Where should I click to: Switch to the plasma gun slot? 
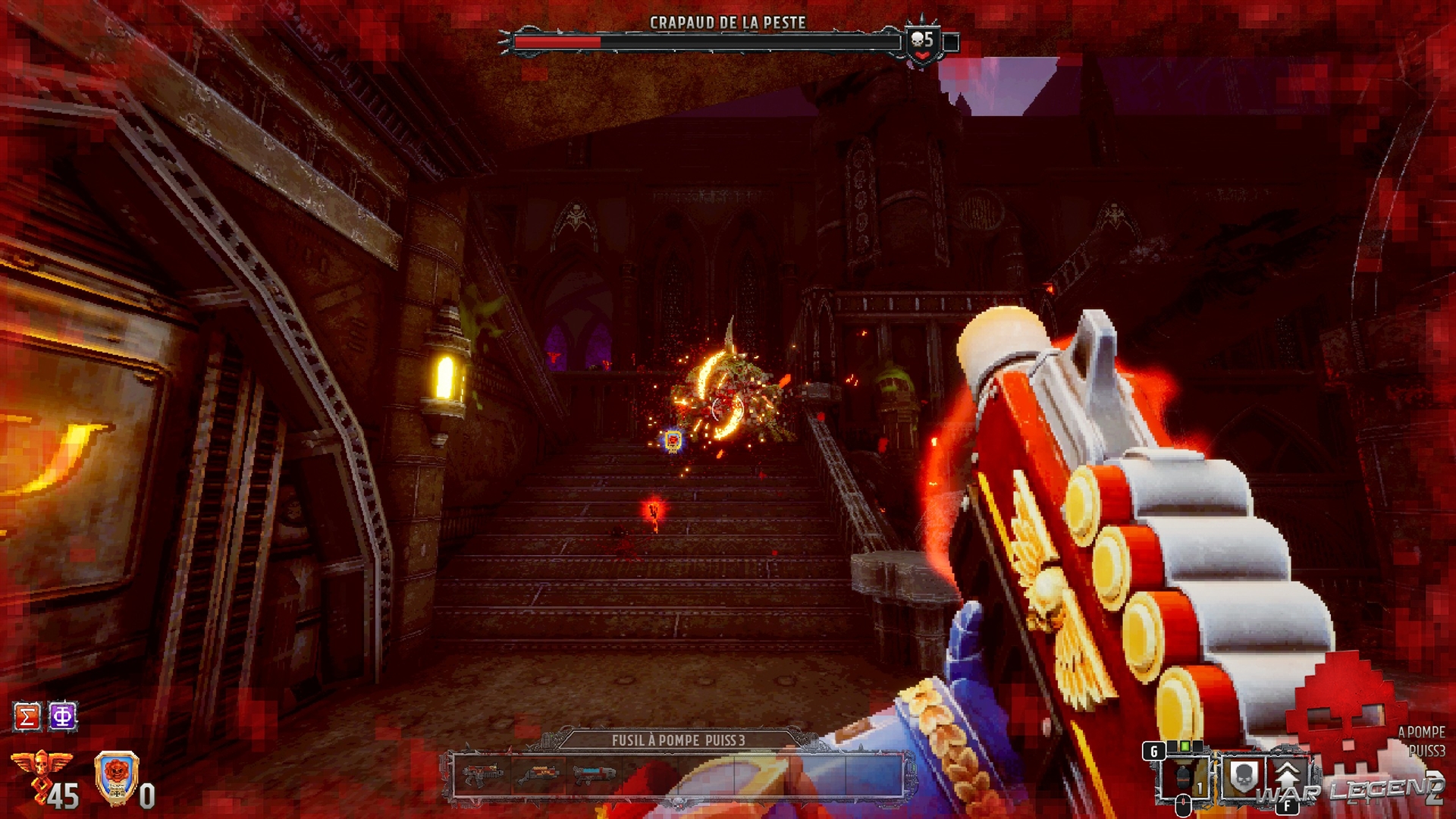[594, 775]
